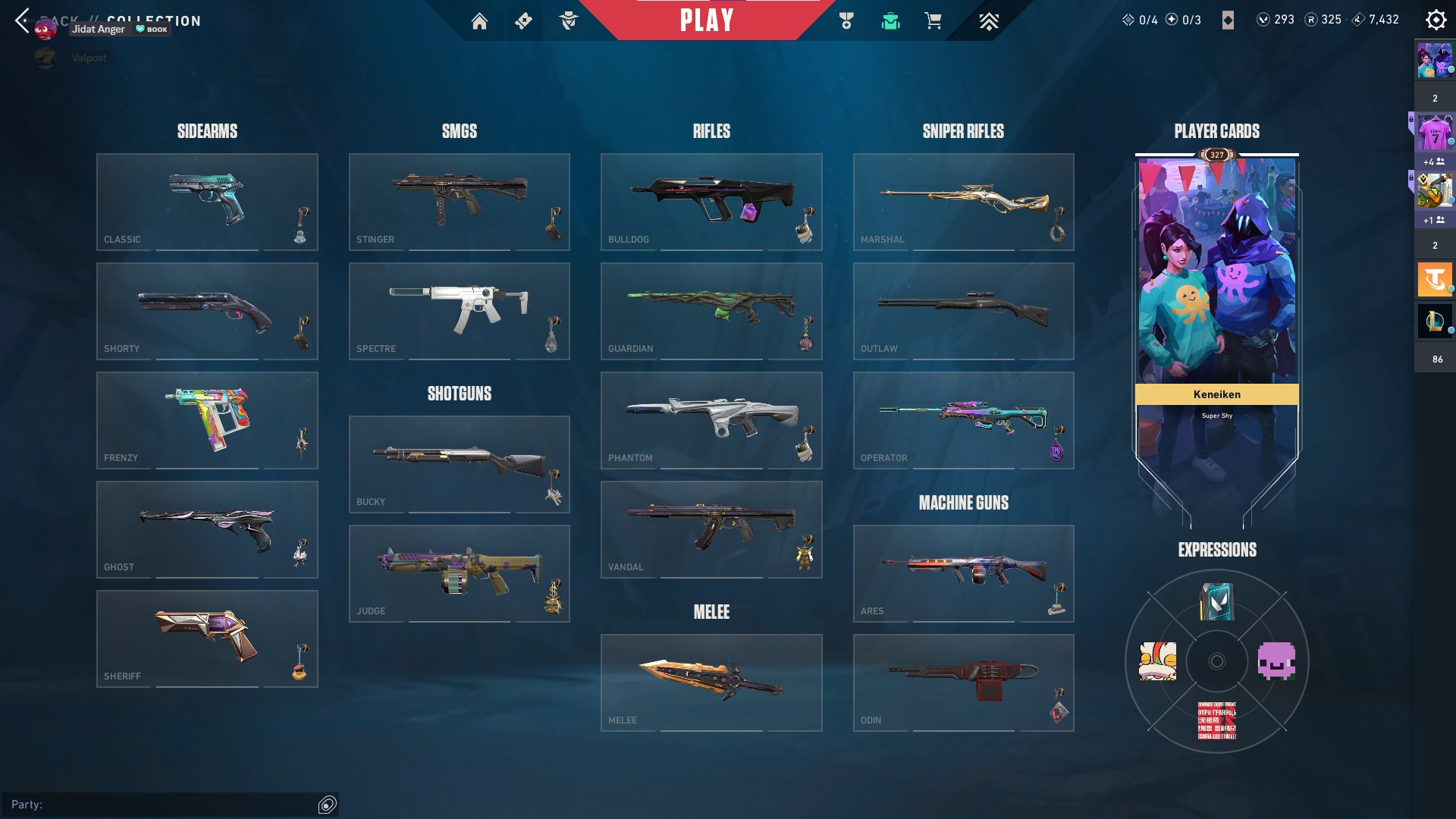
Task: Open the Judge shotgun slot
Action: coord(459,573)
